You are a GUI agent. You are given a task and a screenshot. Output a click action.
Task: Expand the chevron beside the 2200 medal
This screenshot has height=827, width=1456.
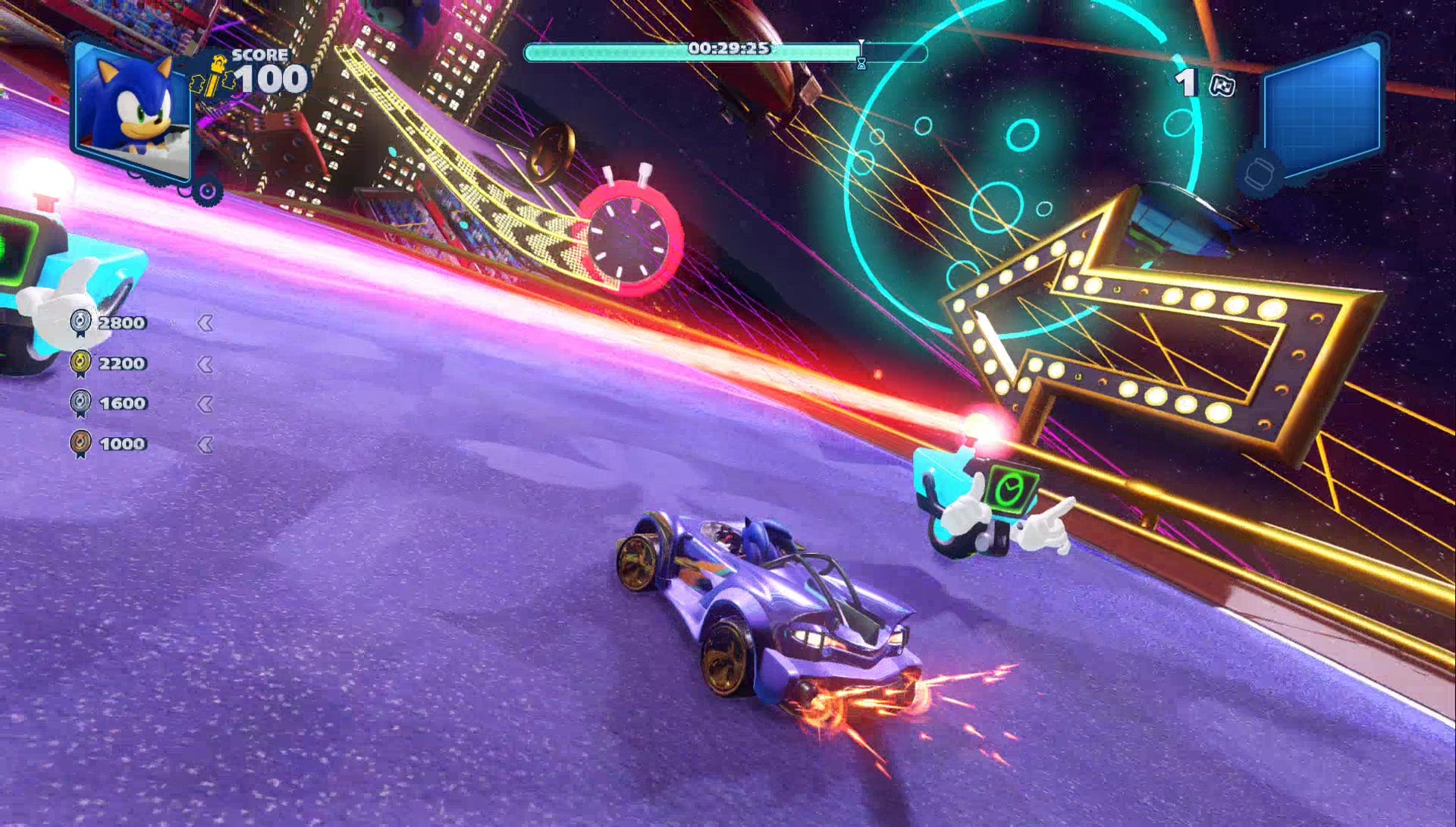(x=206, y=363)
